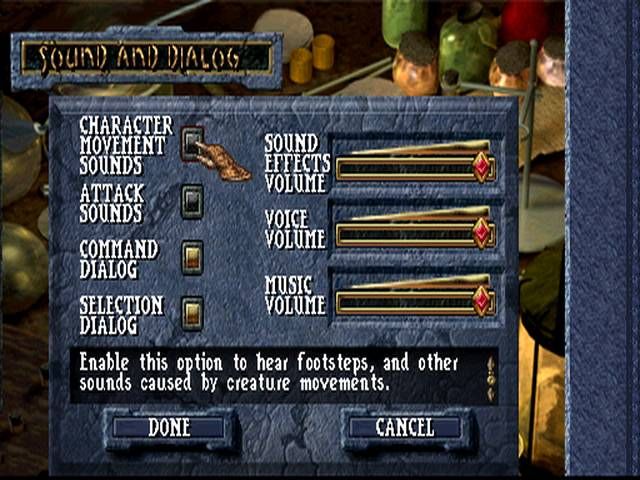Toggle the Attack Sounds checkbox
The width and height of the screenshot is (640, 480).
[192, 201]
